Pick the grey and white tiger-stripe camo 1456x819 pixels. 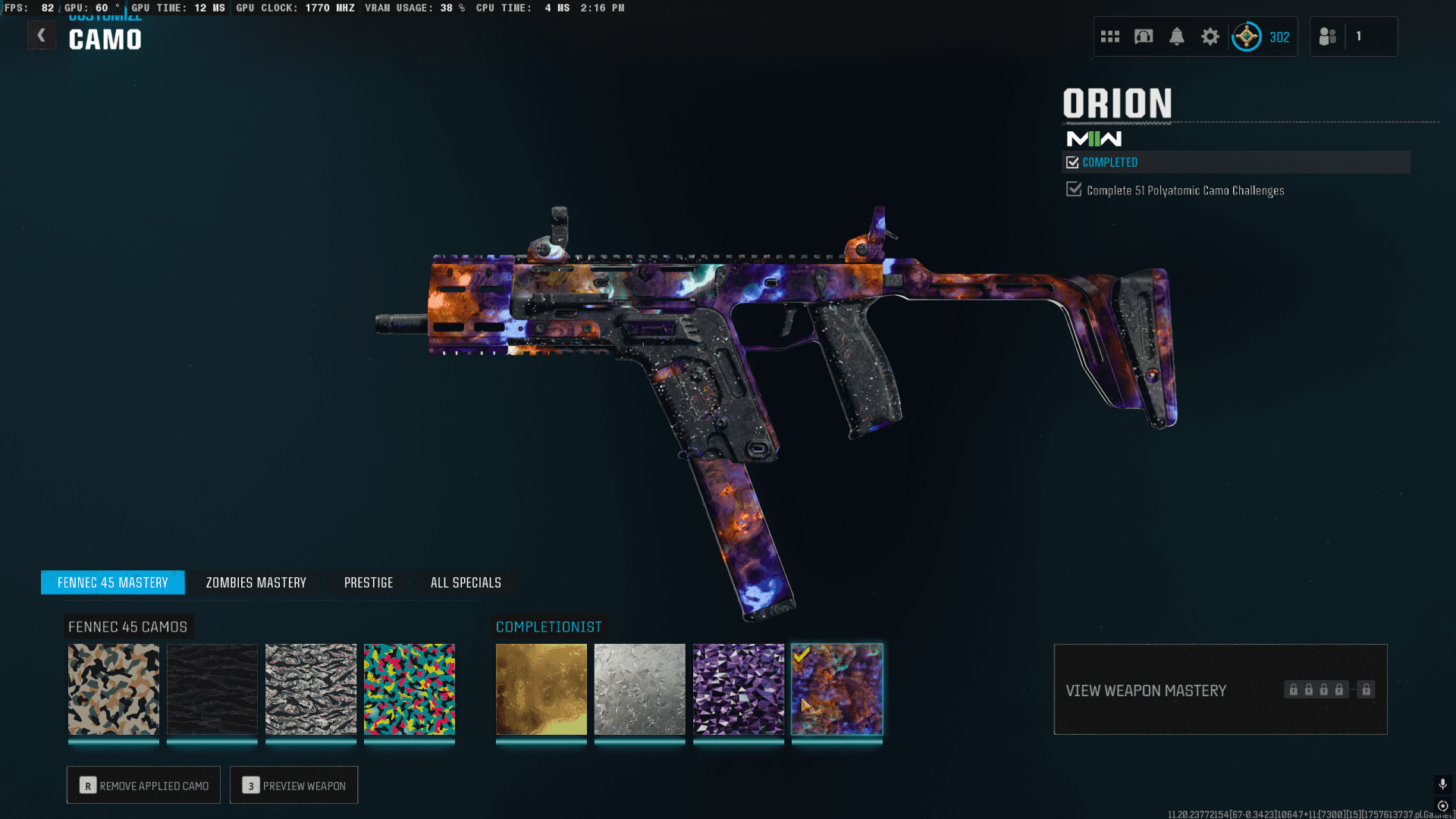pyautogui.click(x=311, y=689)
